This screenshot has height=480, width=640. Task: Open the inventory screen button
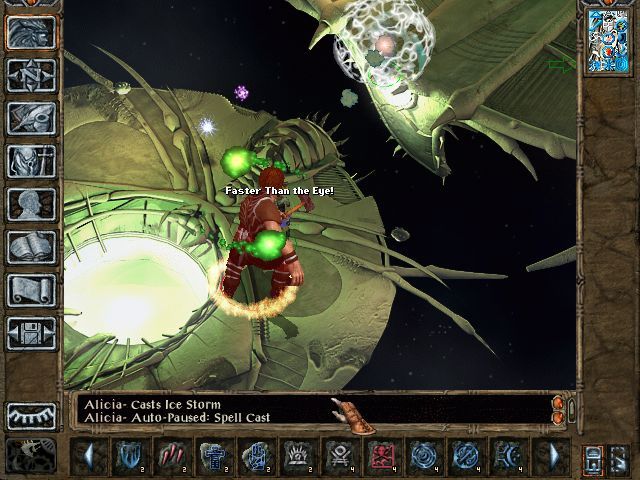pyautogui.click(x=31, y=161)
